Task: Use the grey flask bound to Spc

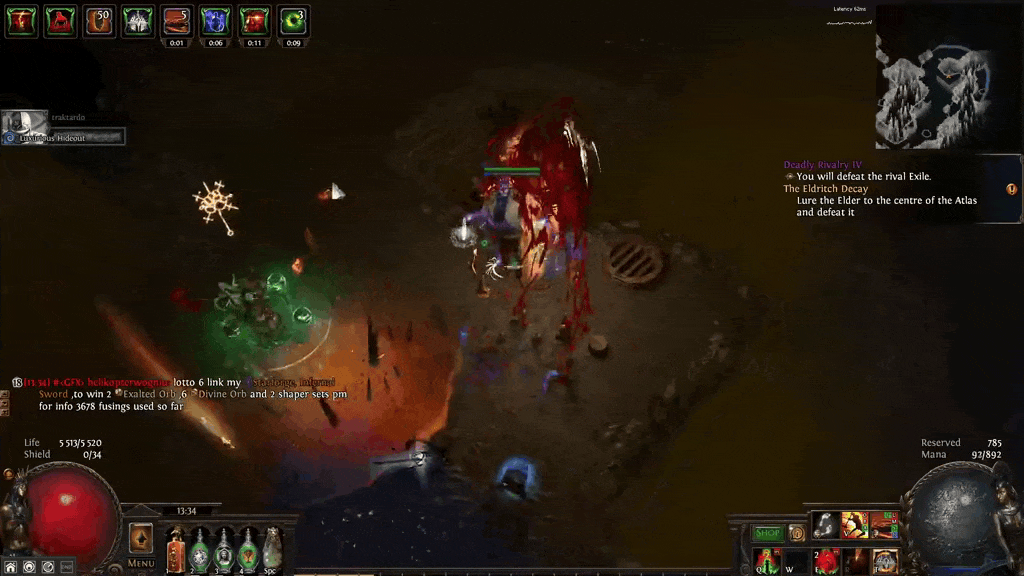Action: pyautogui.click(x=272, y=549)
